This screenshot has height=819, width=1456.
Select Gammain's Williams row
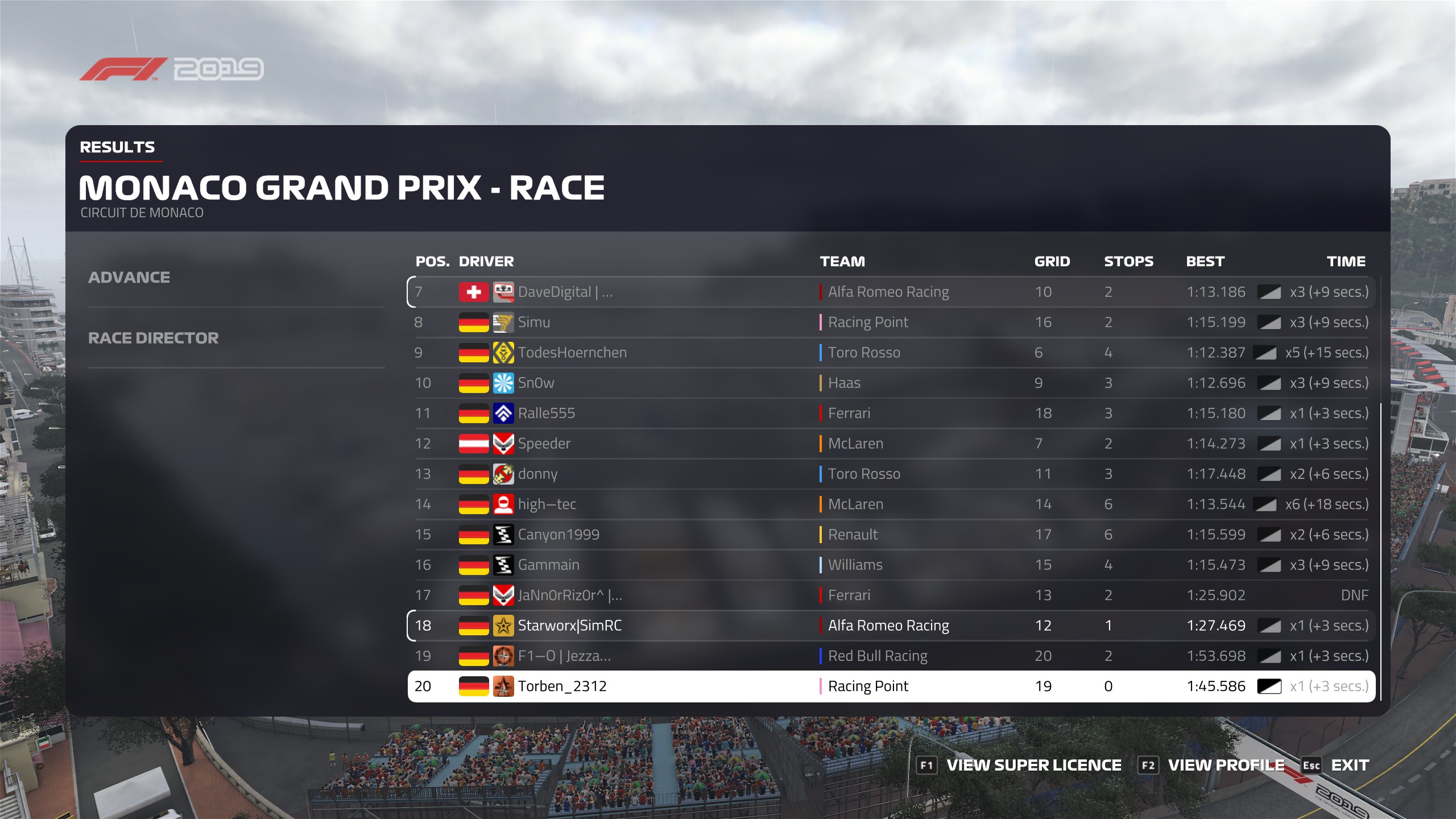tap(891, 565)
